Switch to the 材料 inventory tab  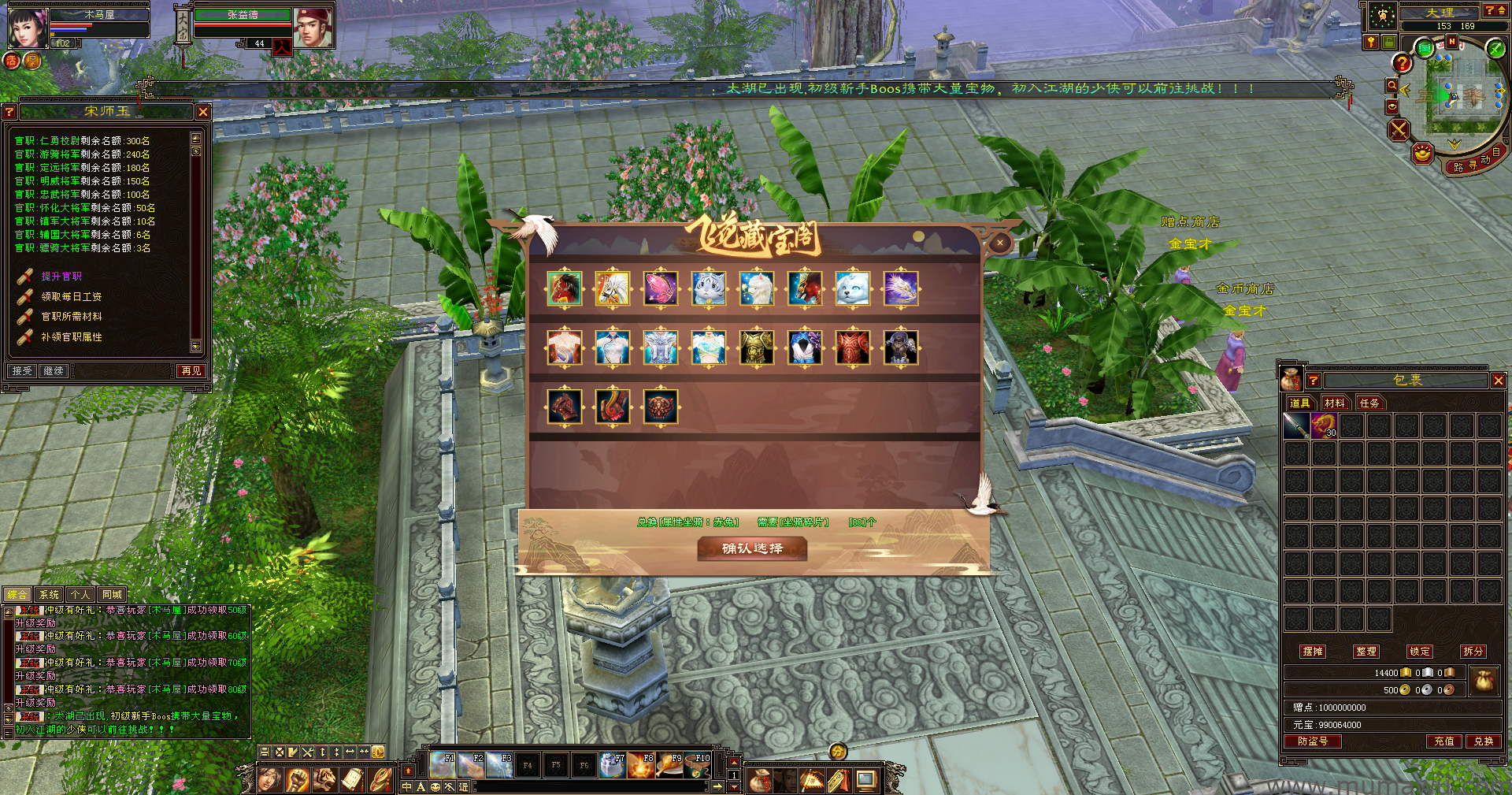click(x=1335, y=403)
